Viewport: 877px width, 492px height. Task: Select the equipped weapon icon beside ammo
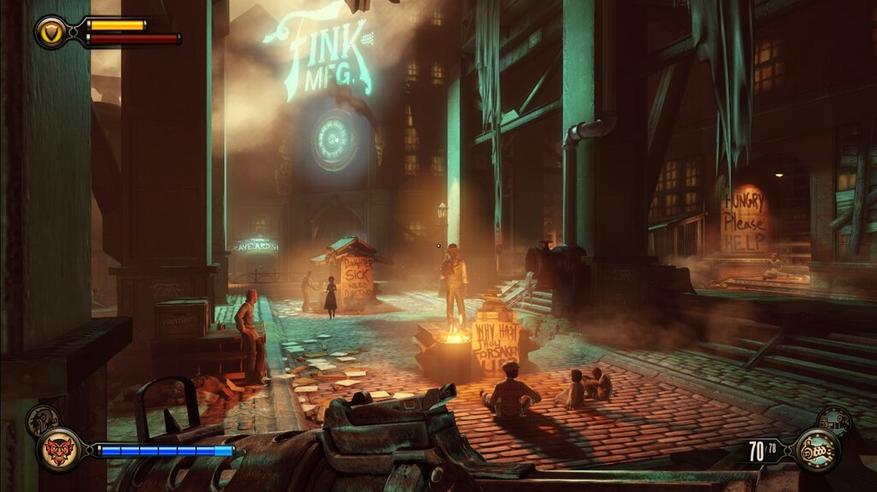pyautogui.click(x=815, y=450)
